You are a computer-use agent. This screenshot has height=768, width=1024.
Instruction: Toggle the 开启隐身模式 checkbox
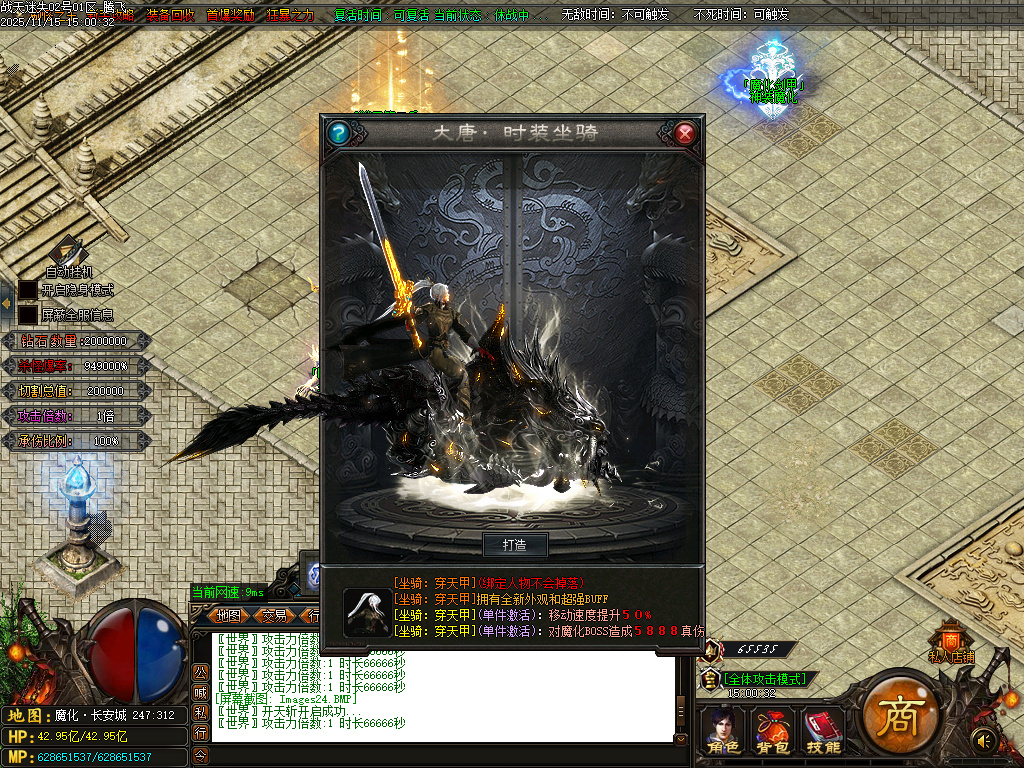tap(28, 290)
